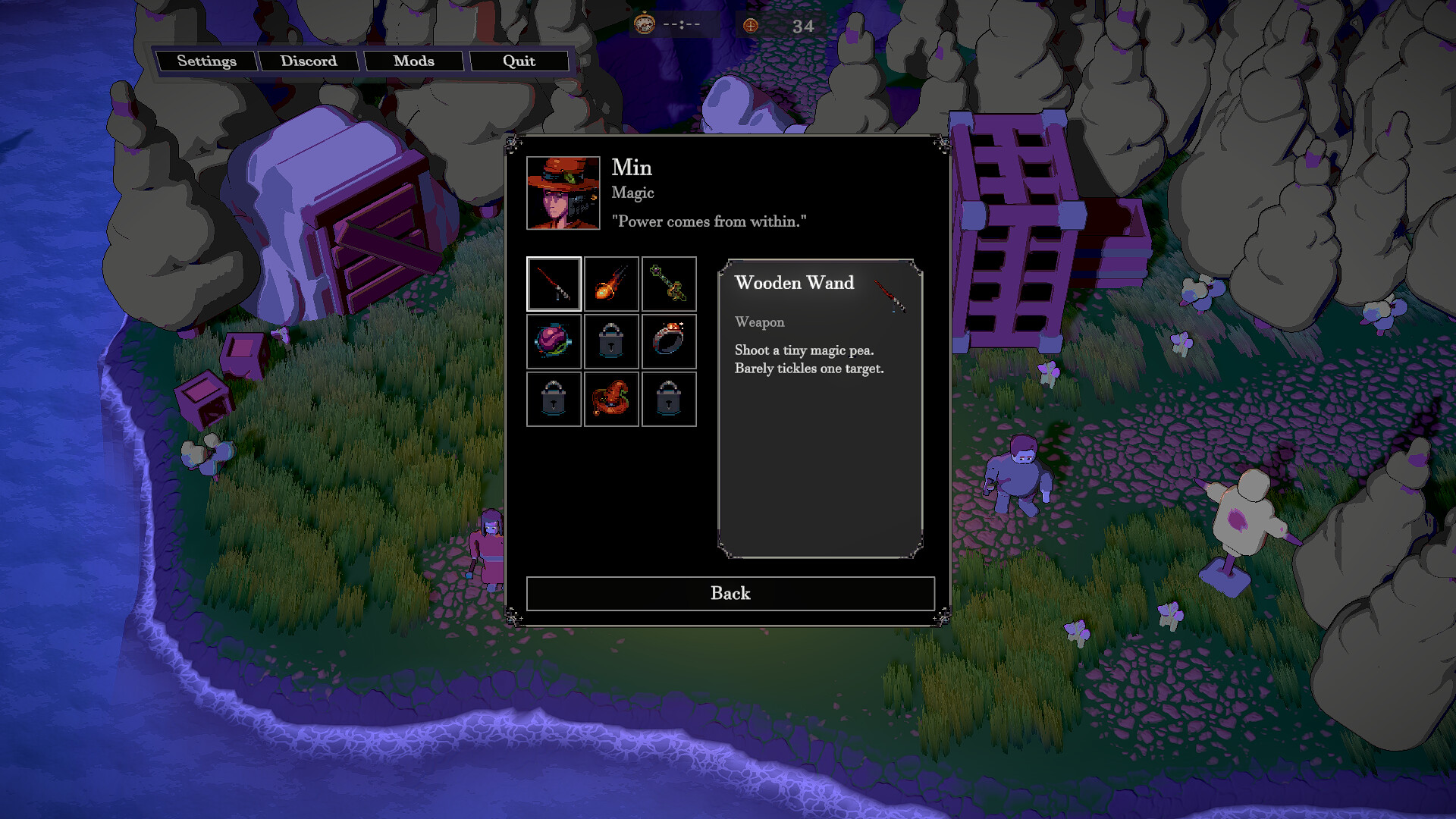Select the fireball spell item
The height and width of the screenshot is (819, 1456).
coord(611,284)
